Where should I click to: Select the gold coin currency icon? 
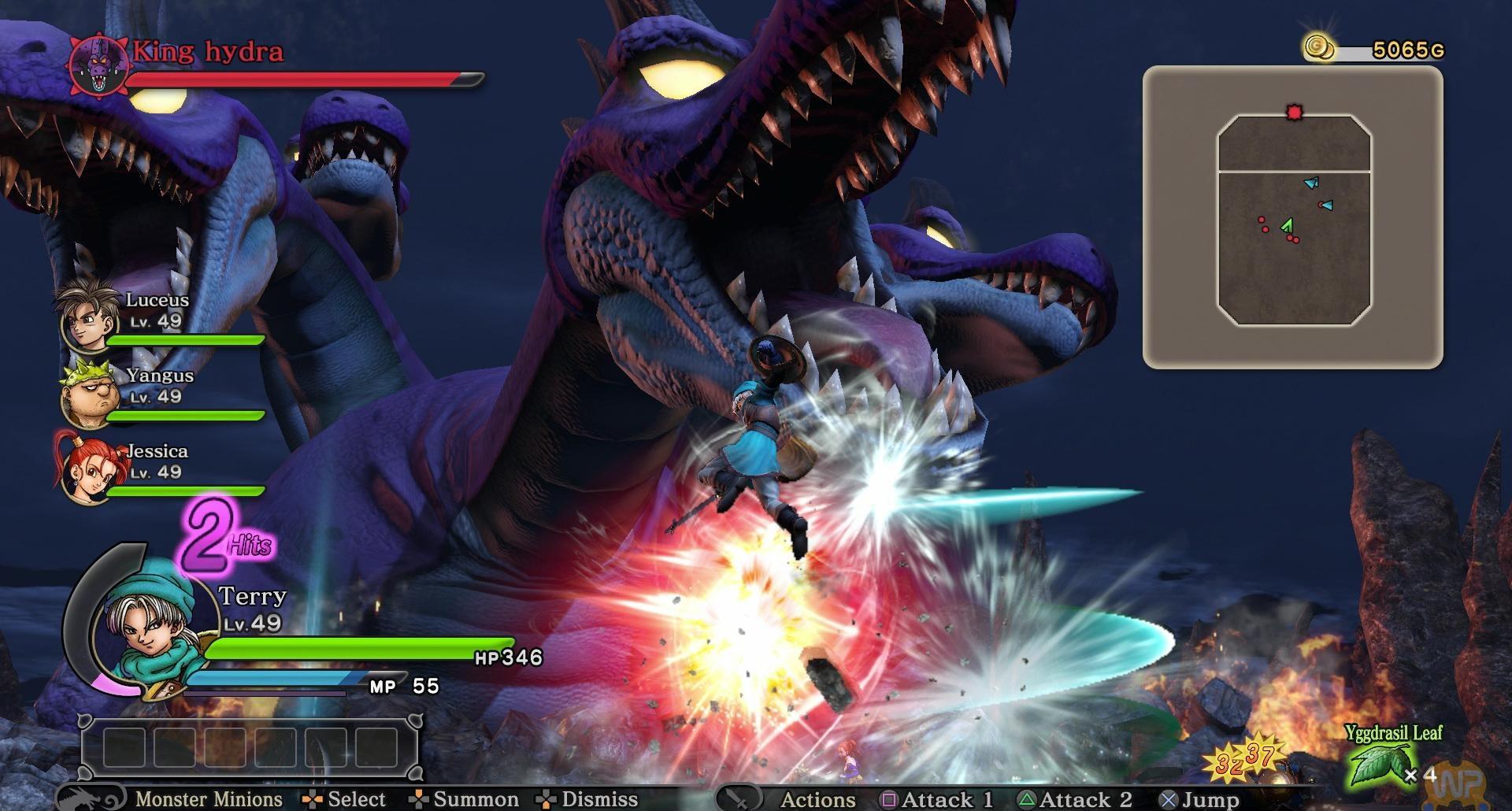pos(1319,47)
